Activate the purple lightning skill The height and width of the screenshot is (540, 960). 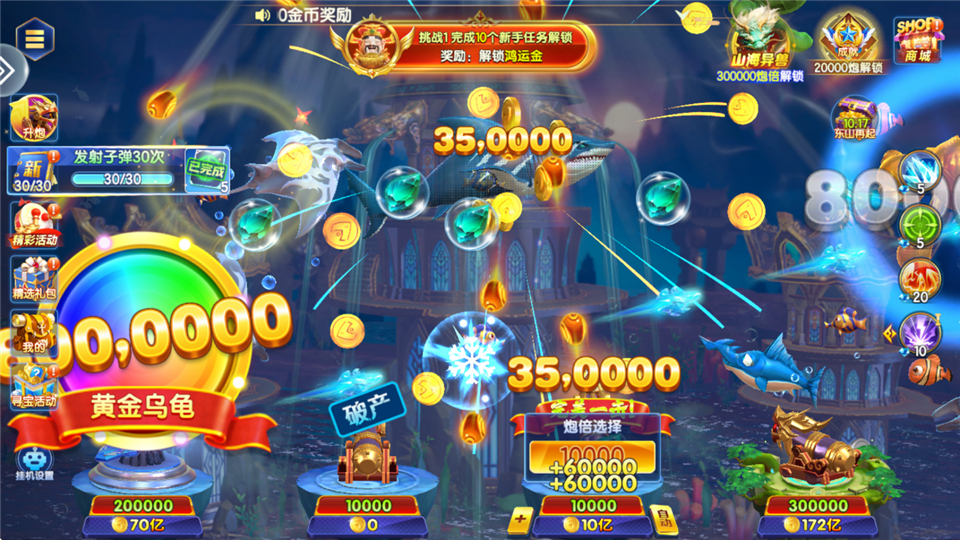[918, 335]
